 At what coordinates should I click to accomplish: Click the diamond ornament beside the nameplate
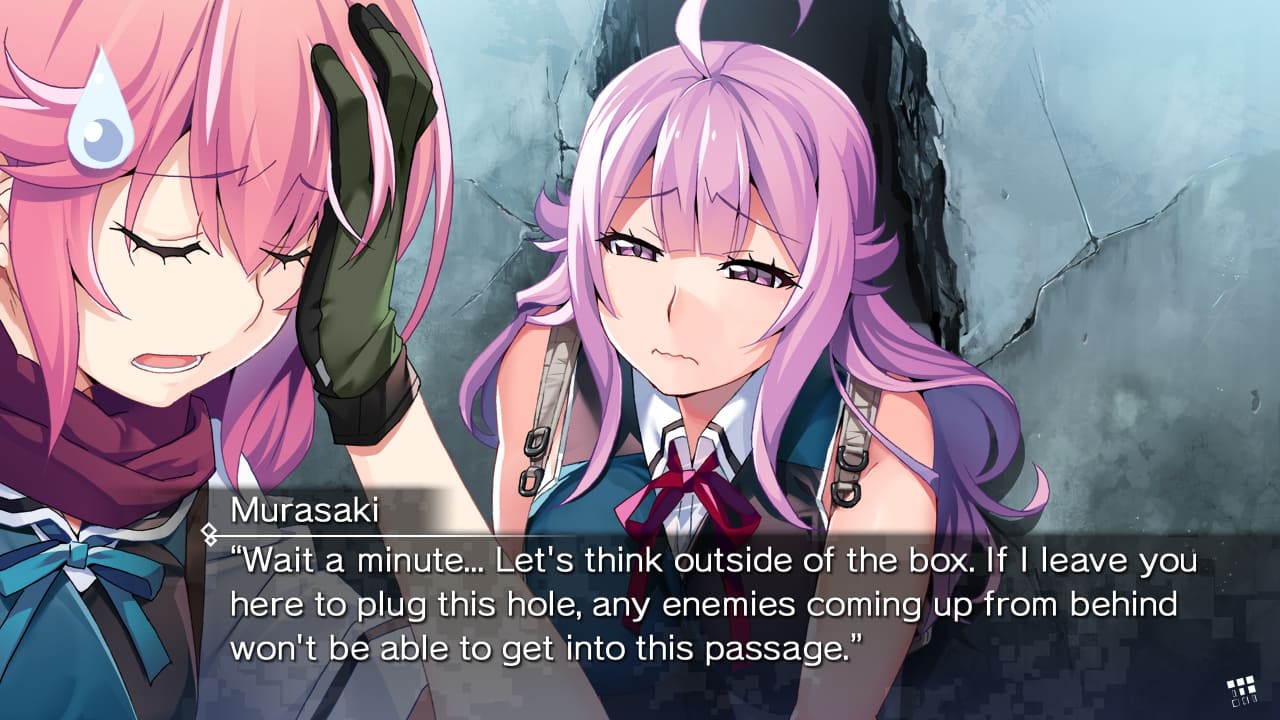(x=210, y=533)
